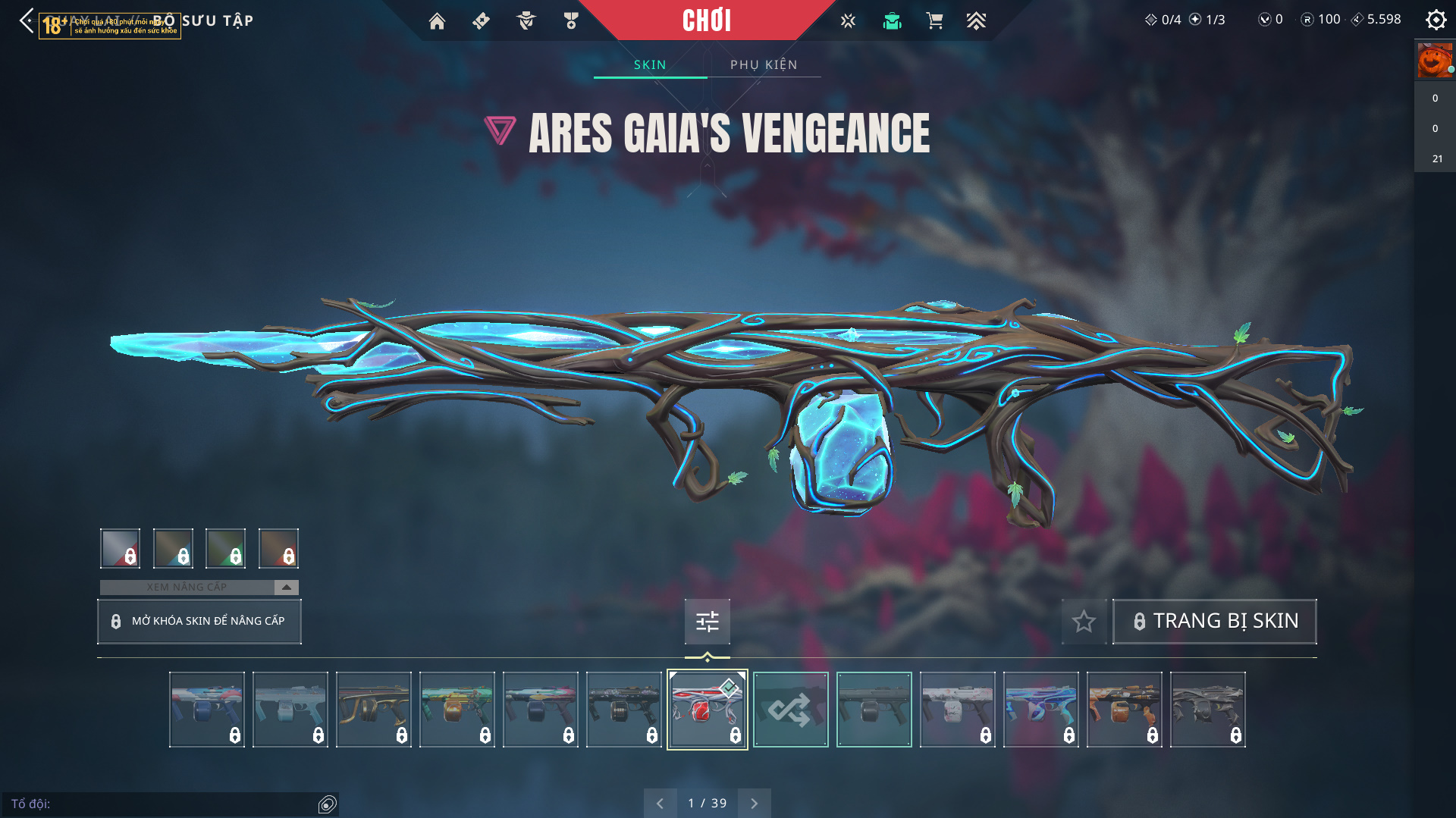Select the random shuffle skin tile
The width and height of the screenshot is (1456, 818).
[790, 710]
